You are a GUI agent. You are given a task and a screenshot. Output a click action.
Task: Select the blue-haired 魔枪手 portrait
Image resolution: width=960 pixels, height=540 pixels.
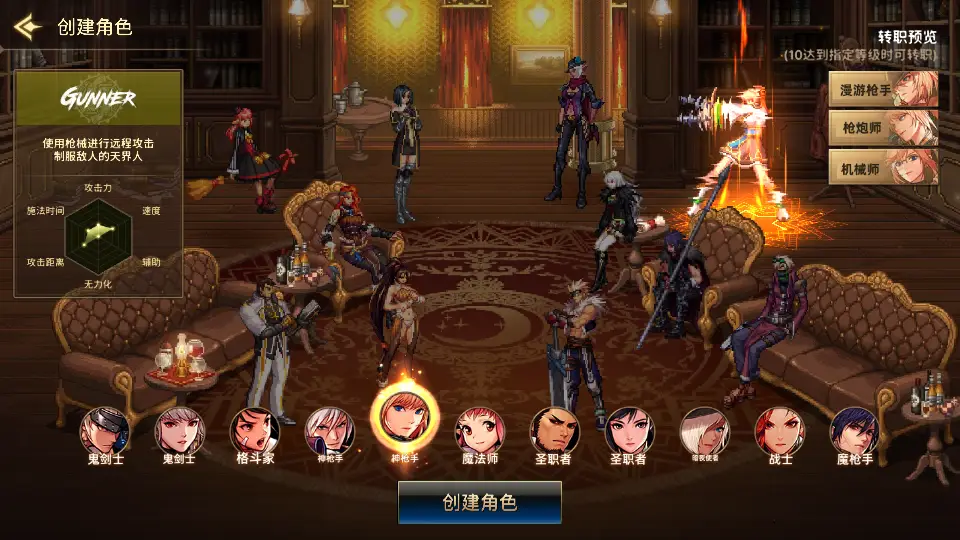[x=854, y=430]
